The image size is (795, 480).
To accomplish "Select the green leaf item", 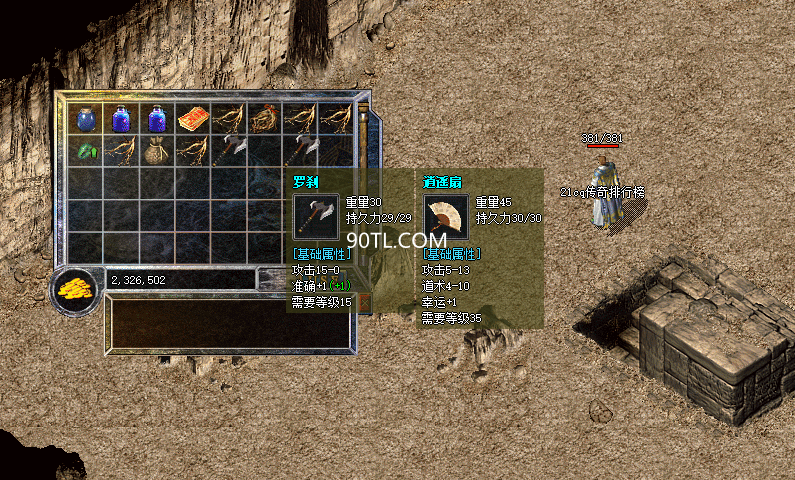I will (x=87, y=151).
